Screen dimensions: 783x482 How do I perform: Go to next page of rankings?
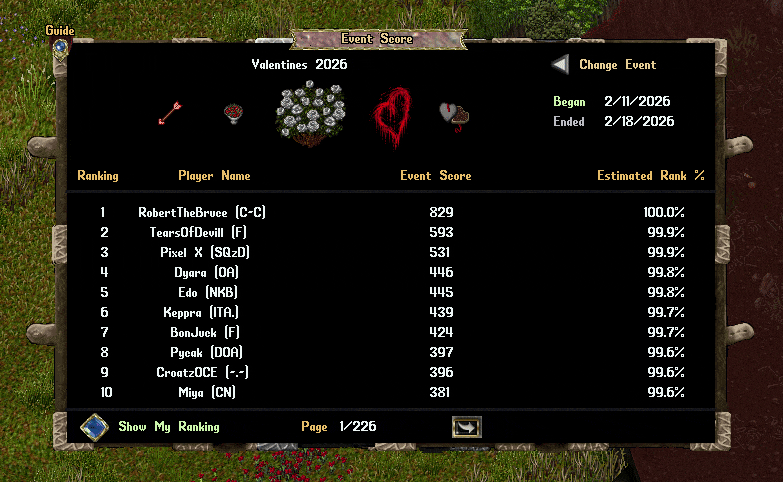(x=467, y=427)
